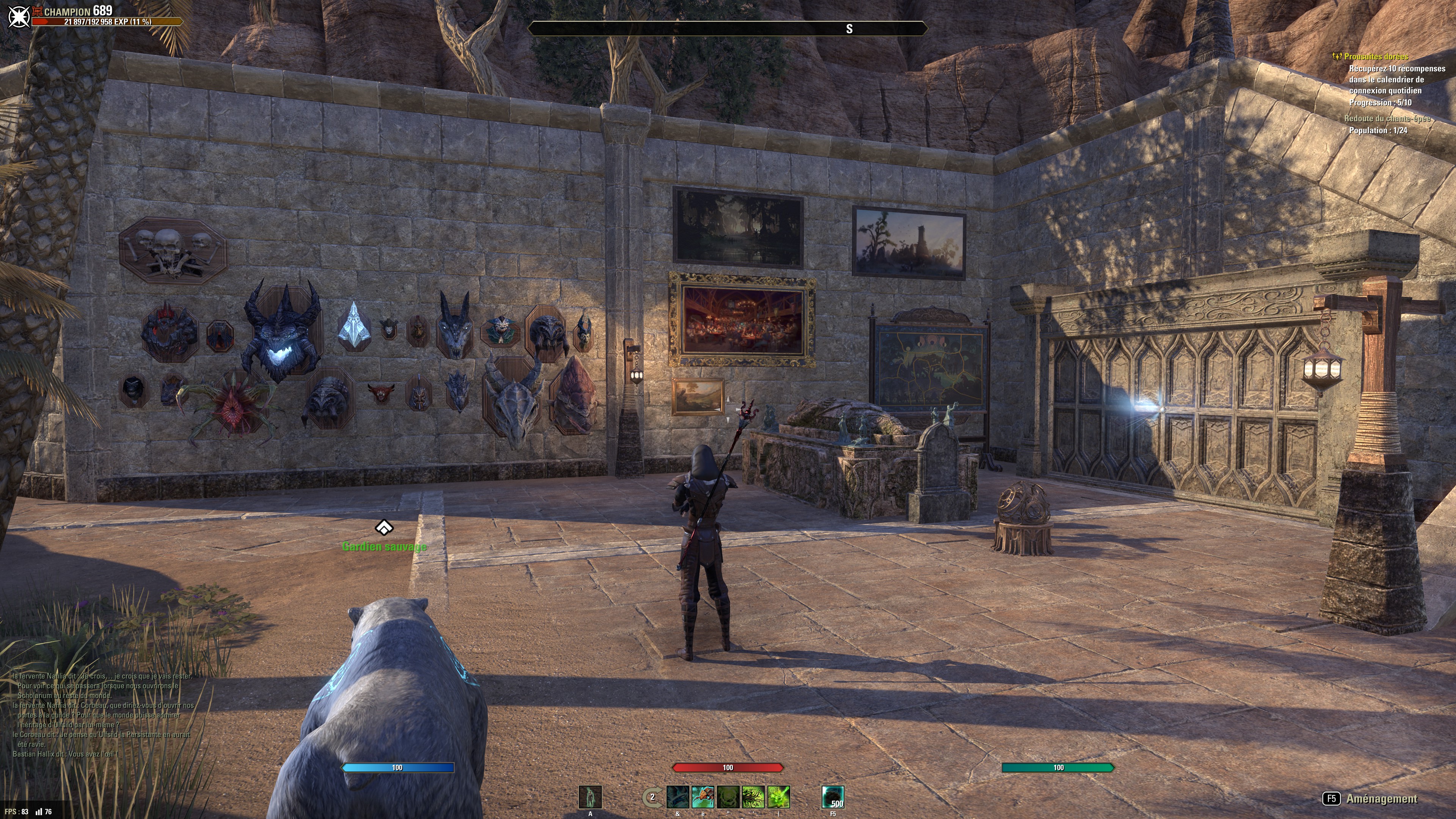Fire the ultimate ability showing 500
The height and width of the screenshot is (819, 1456).
(833, 797)
